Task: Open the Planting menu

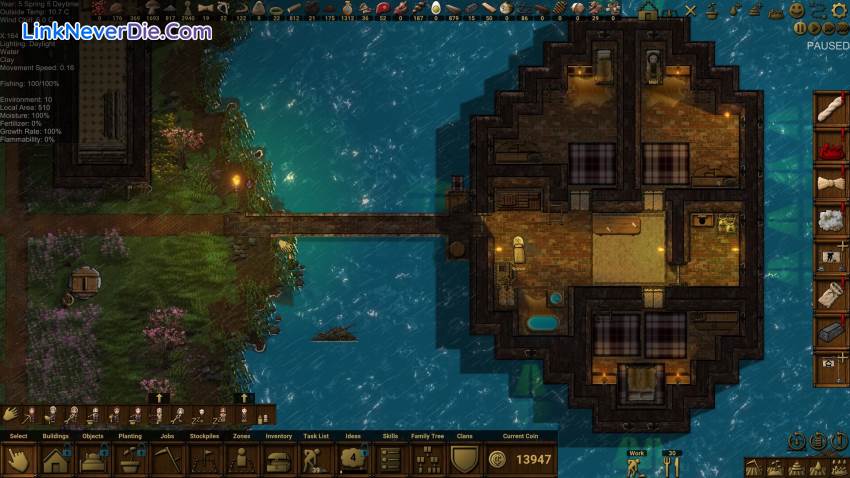Action: [x=130, y=459]
